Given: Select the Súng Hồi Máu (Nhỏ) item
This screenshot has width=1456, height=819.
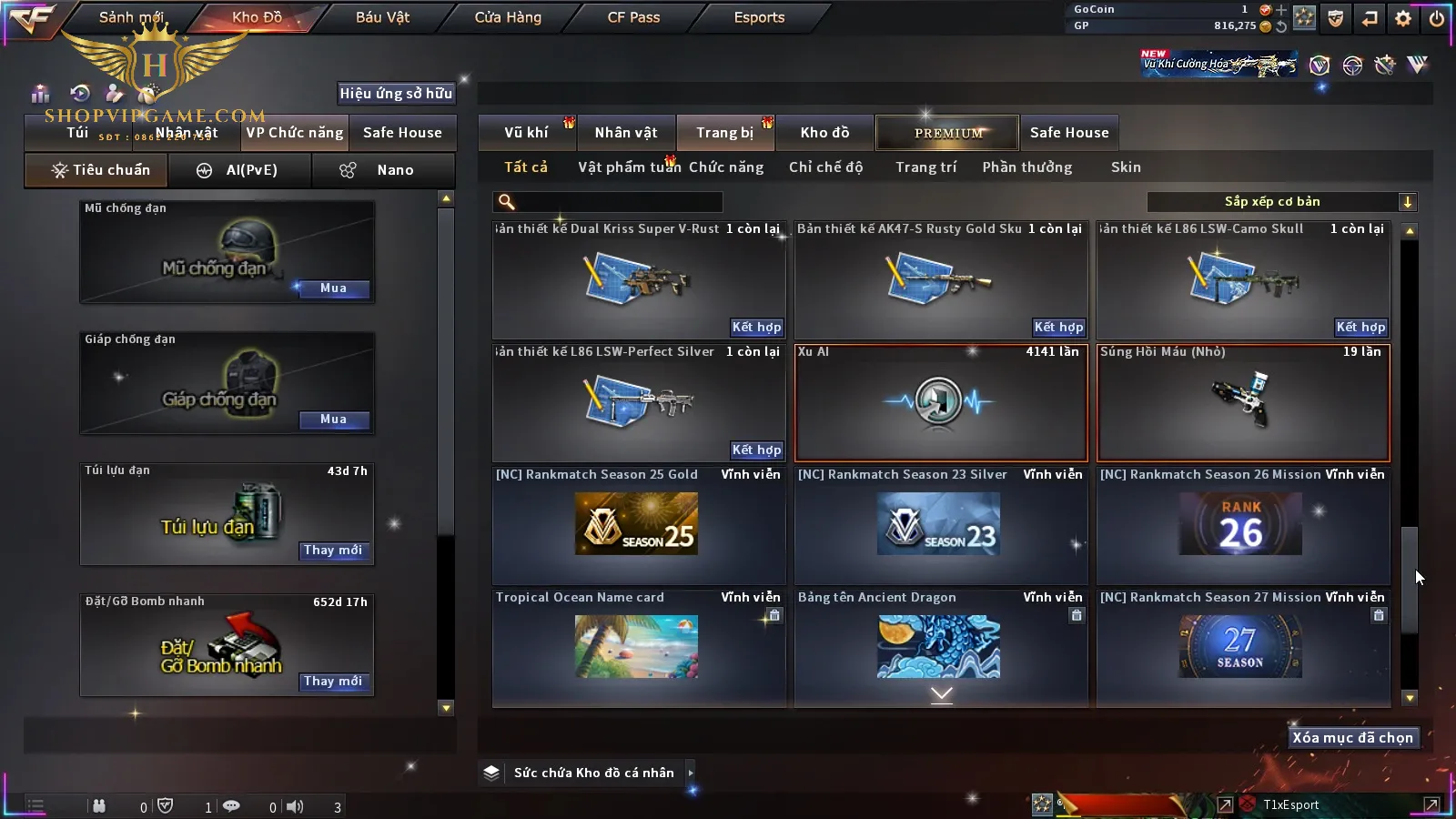Looking at the screenshot, I should [1243, 402].
